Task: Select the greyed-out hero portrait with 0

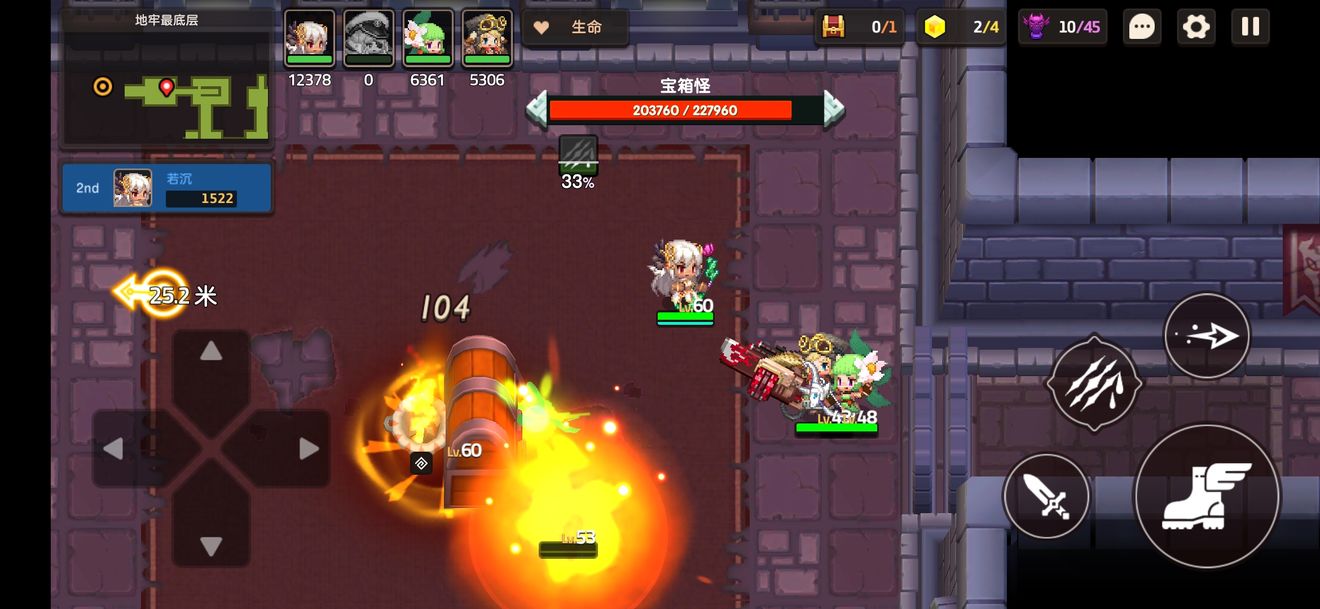Action: pos(368,38)
